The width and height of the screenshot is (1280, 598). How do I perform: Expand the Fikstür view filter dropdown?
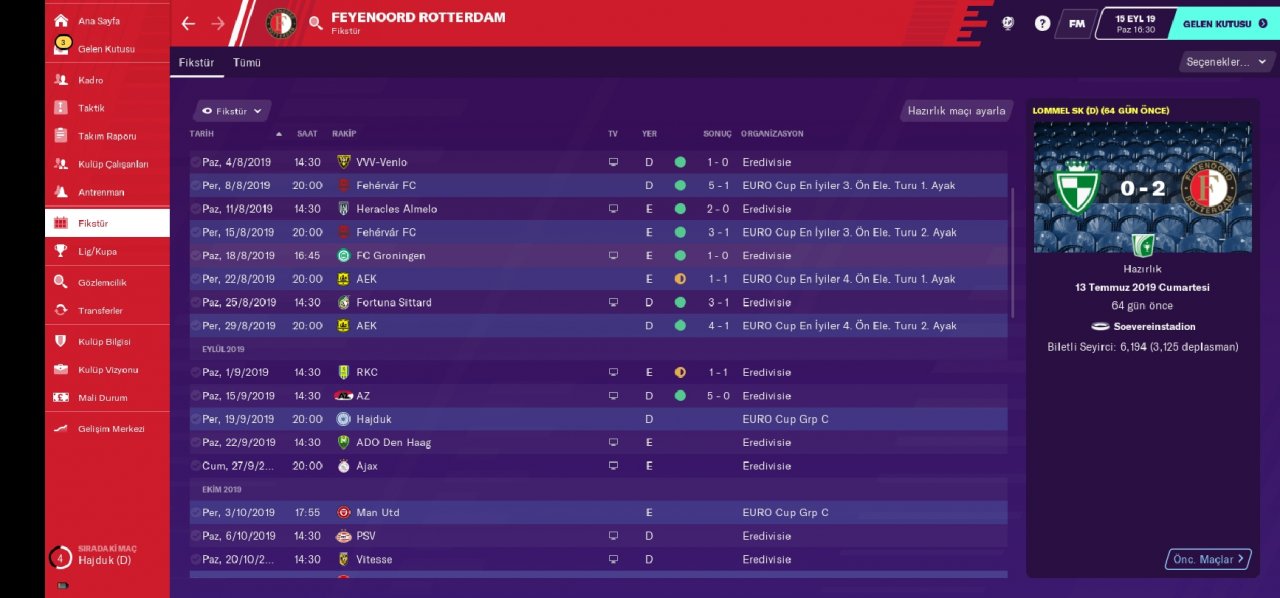(232, 111)
